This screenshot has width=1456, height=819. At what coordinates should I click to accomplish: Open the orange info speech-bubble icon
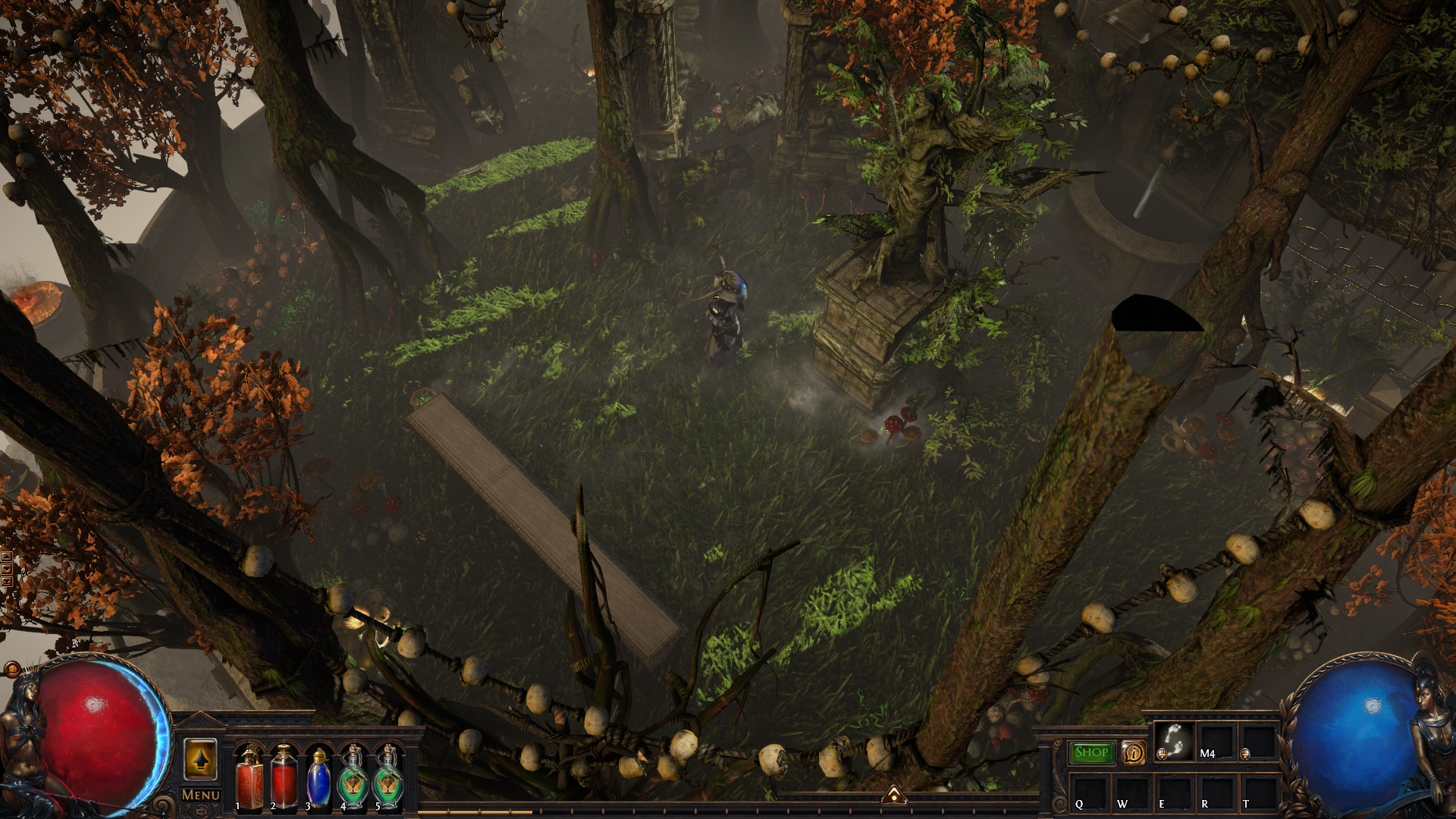[x=1134, y=753]
